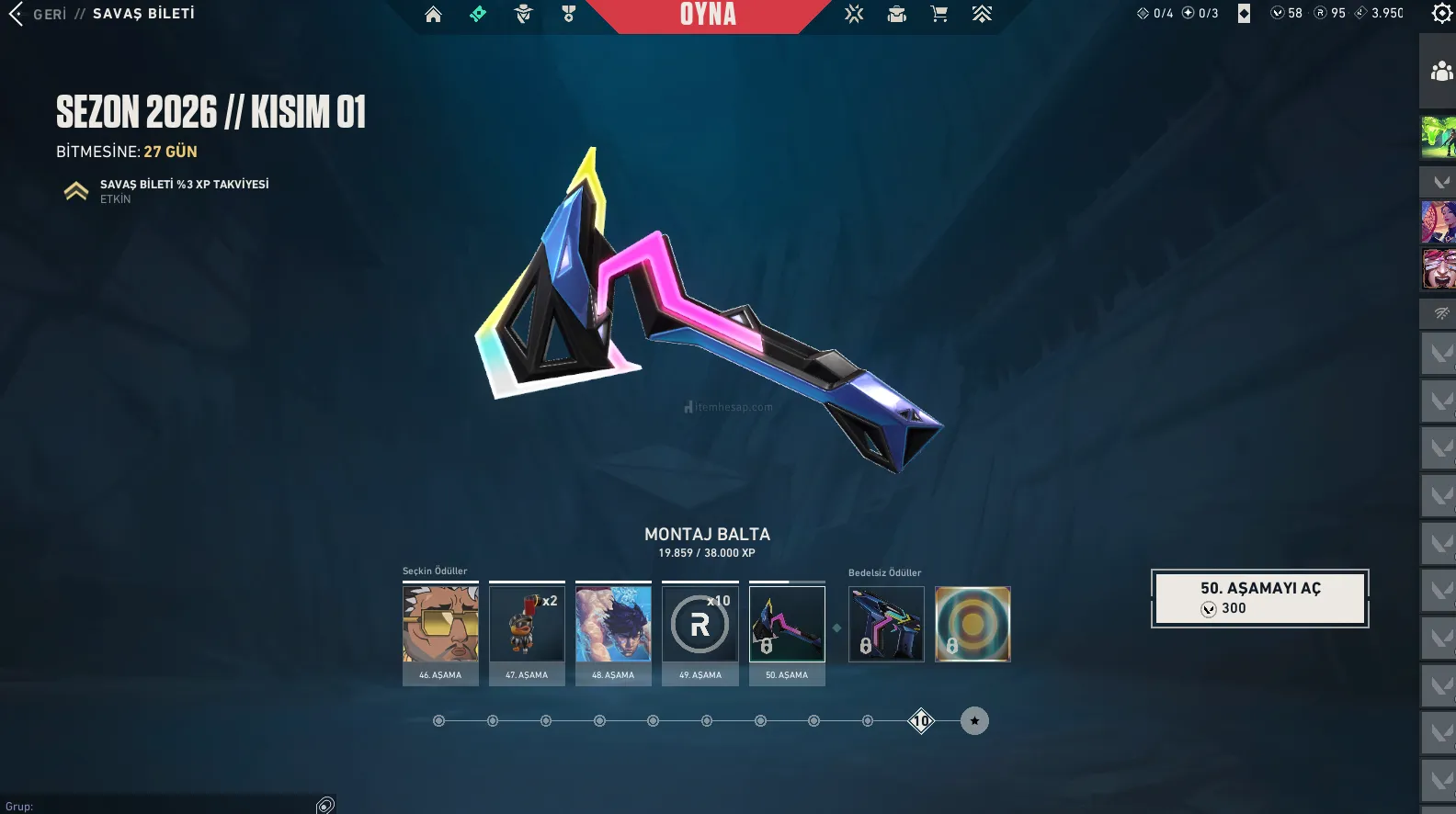Viewport: 1456px width, 814px height.
Task: View the locked free pistol skin reward
Action: tap(886, 625)
